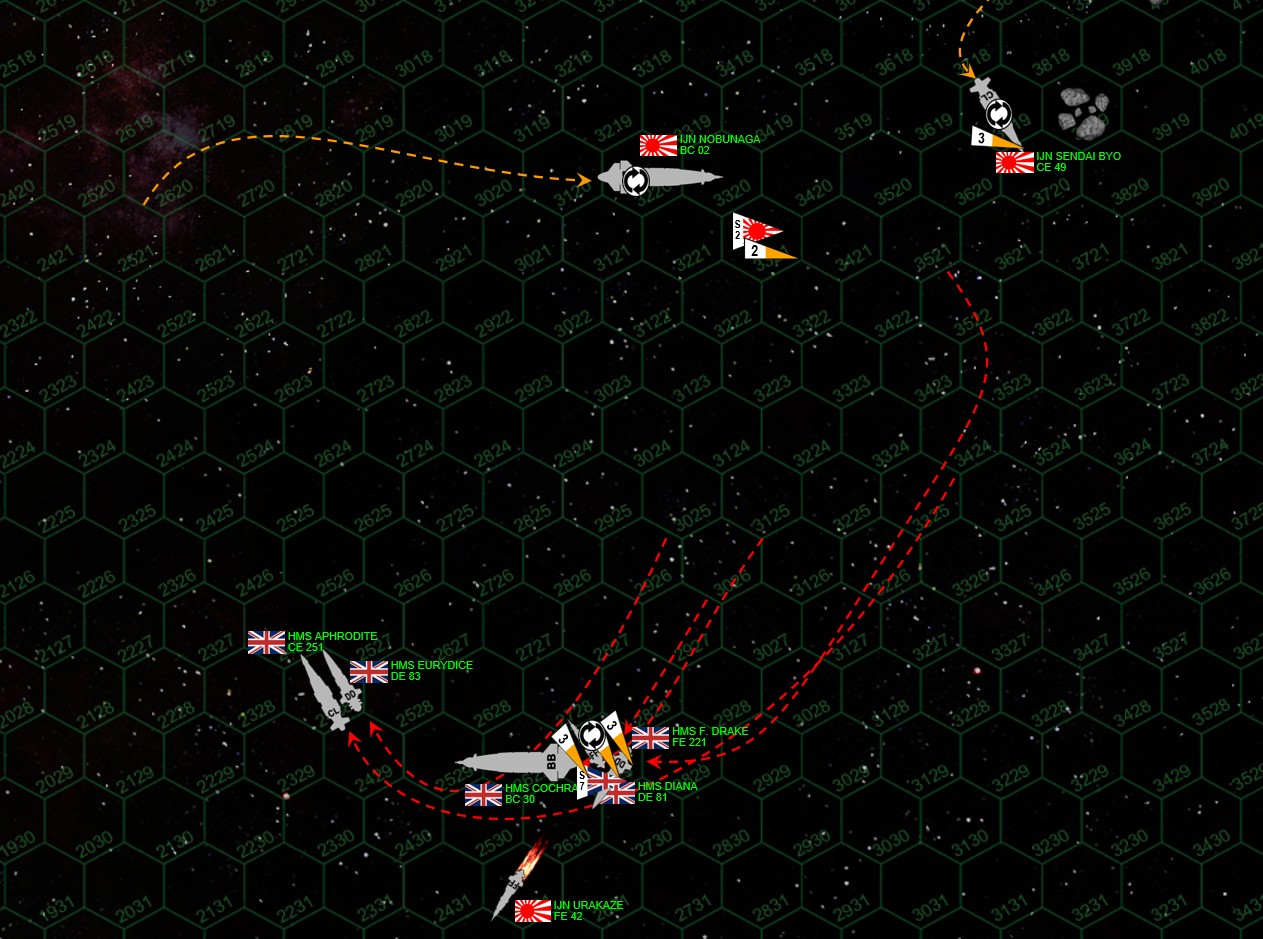Choose the HMS Aphrodite flag marker
Screen dimensions: 1263x939
(266, 642)
